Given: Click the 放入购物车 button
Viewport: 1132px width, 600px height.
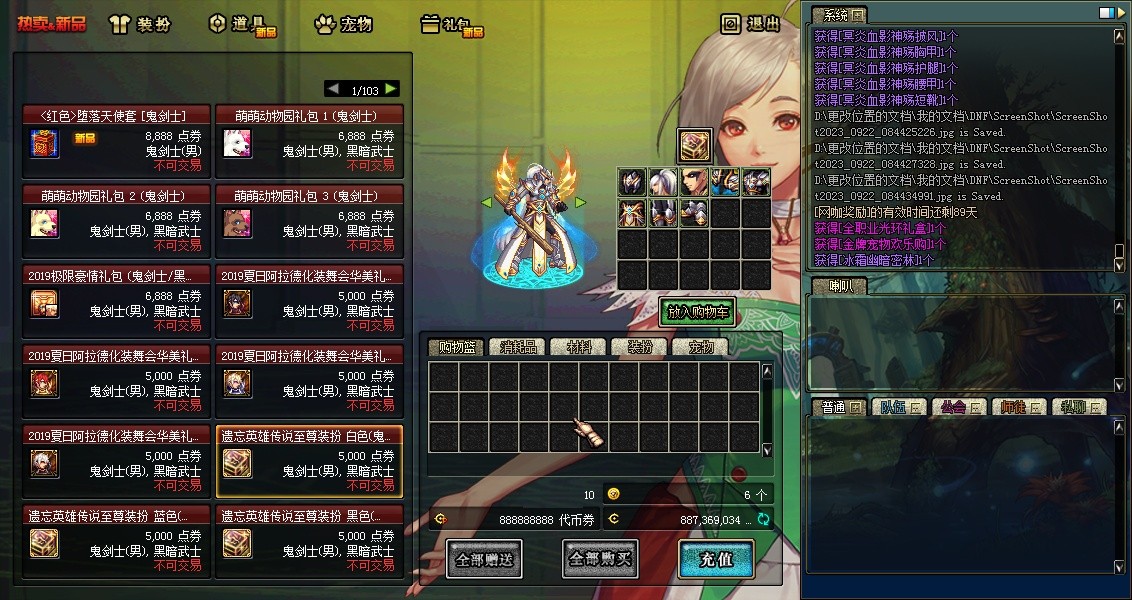Looking at the screenshot, I should [x=697, y=312].
